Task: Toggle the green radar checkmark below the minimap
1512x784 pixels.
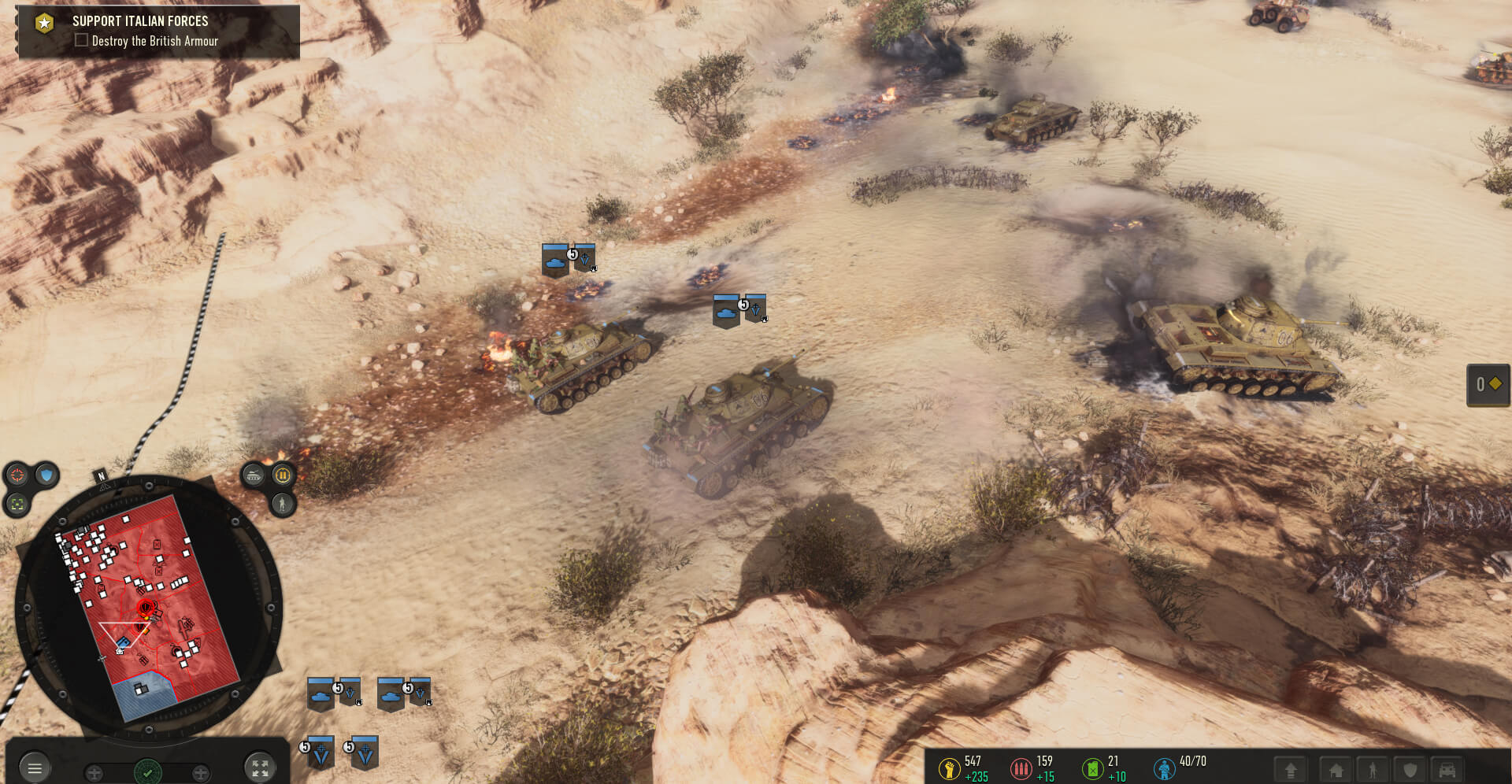Action: pos(147,772)
